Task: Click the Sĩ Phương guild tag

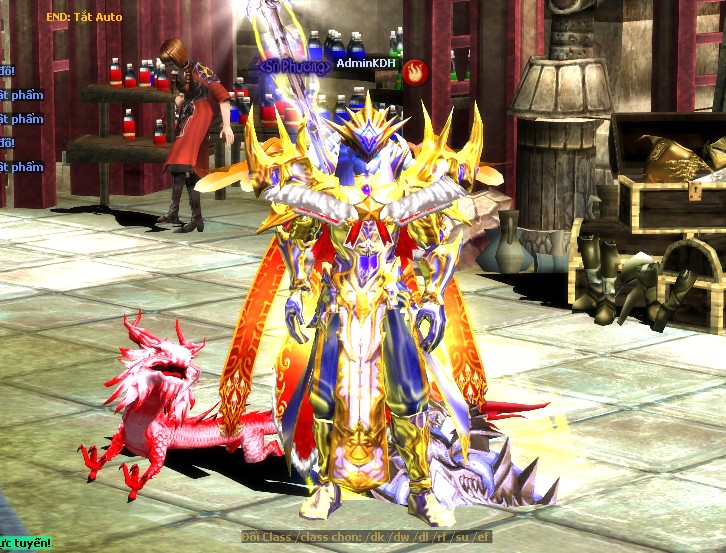Action: click(x=292, y=66)
